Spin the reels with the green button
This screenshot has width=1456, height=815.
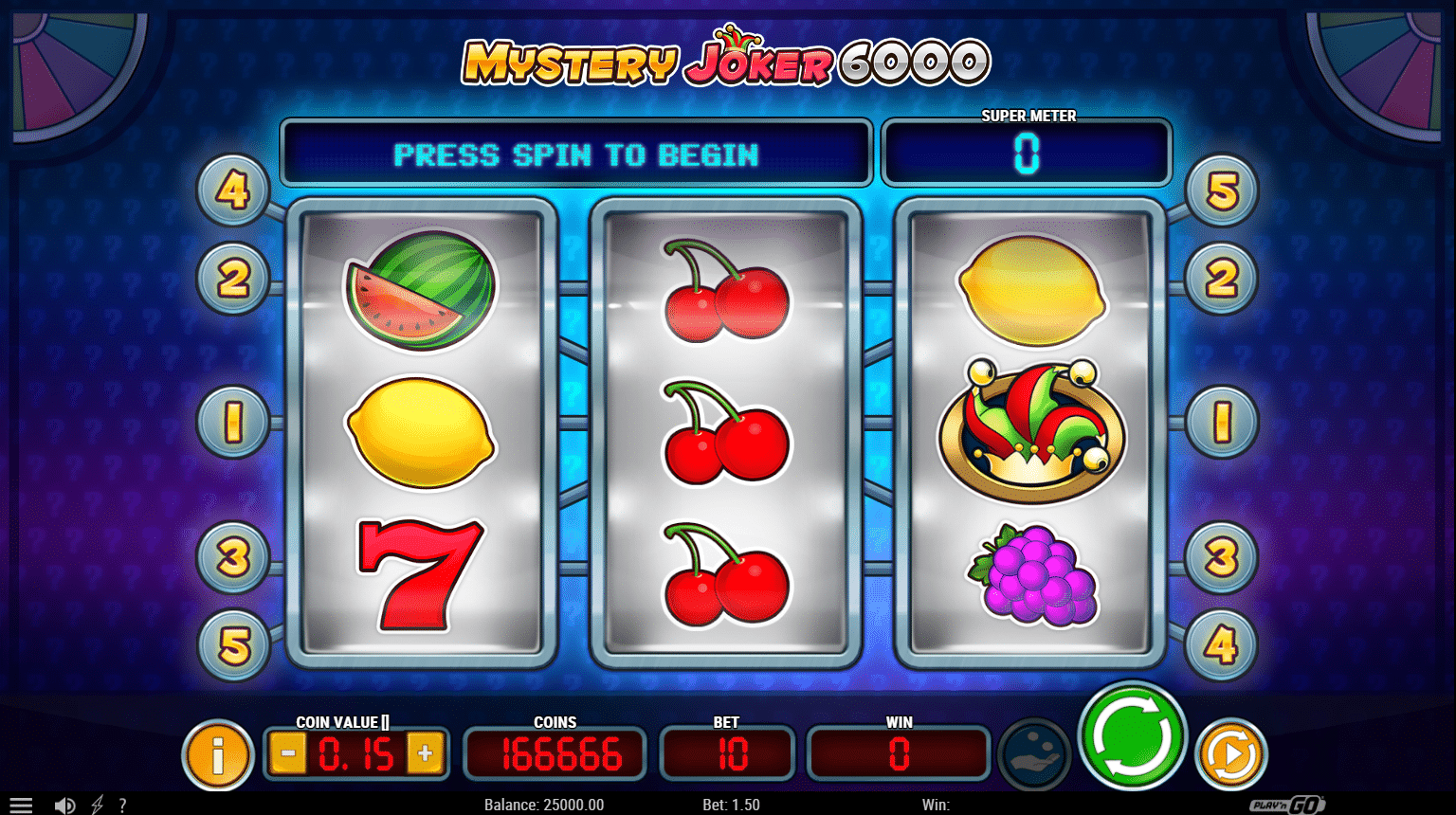[1132, 736]
